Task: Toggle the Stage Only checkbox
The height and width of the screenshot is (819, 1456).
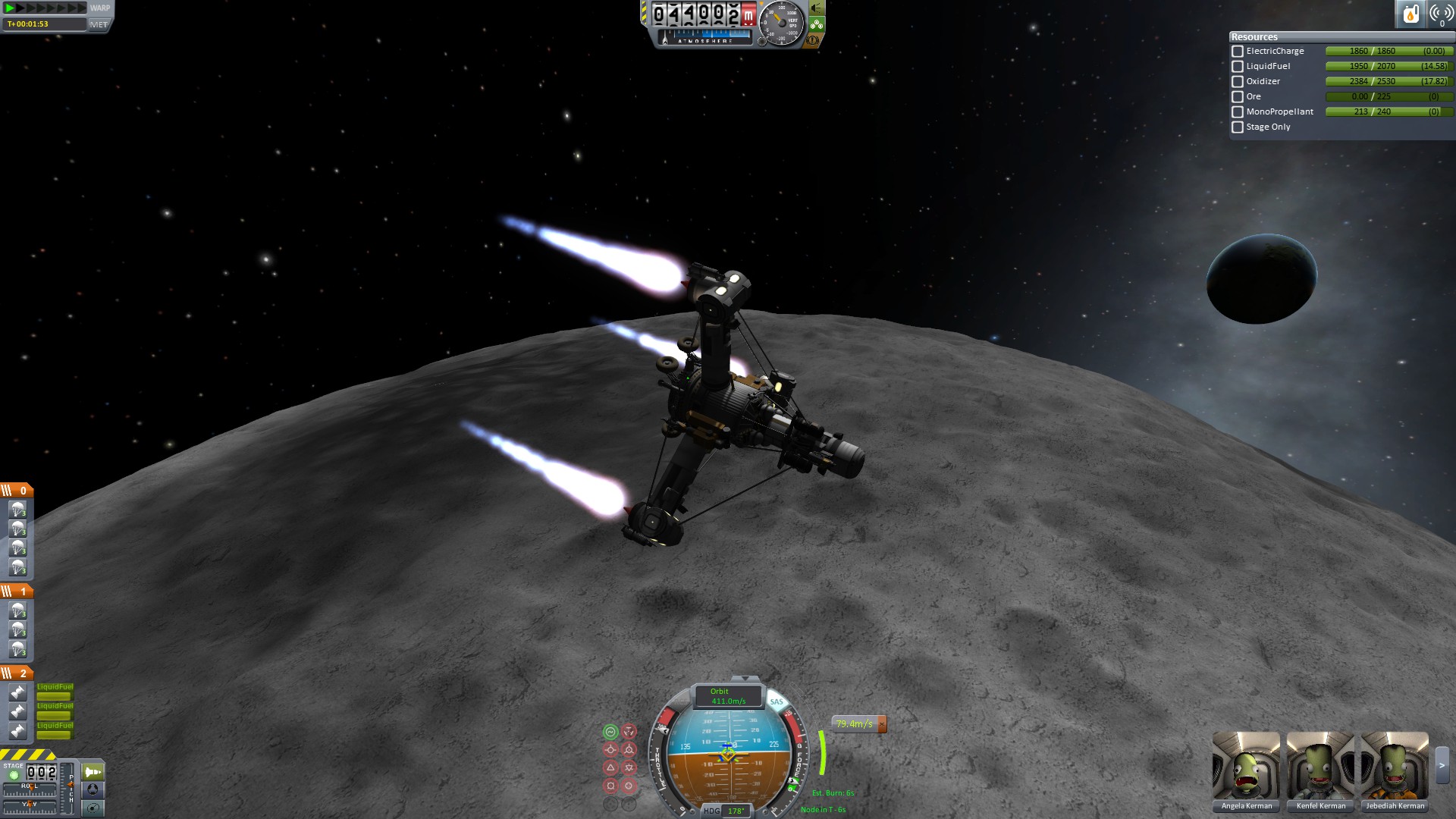Action: pyautogui.click(x=1238, y=127)
